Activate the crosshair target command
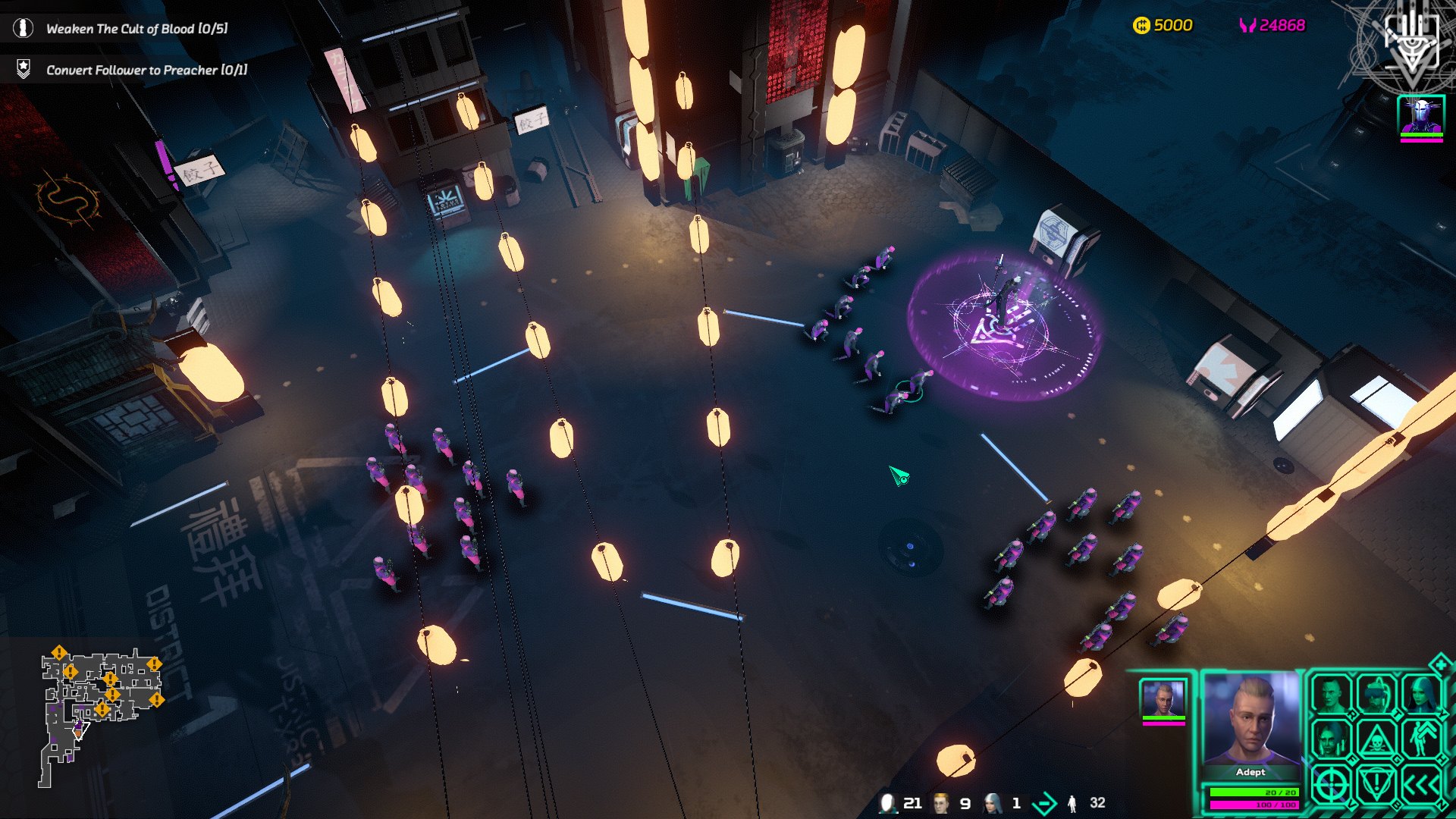Image resolution: width=1456 pixels, height=819 pixels. tap(1331, 785)
